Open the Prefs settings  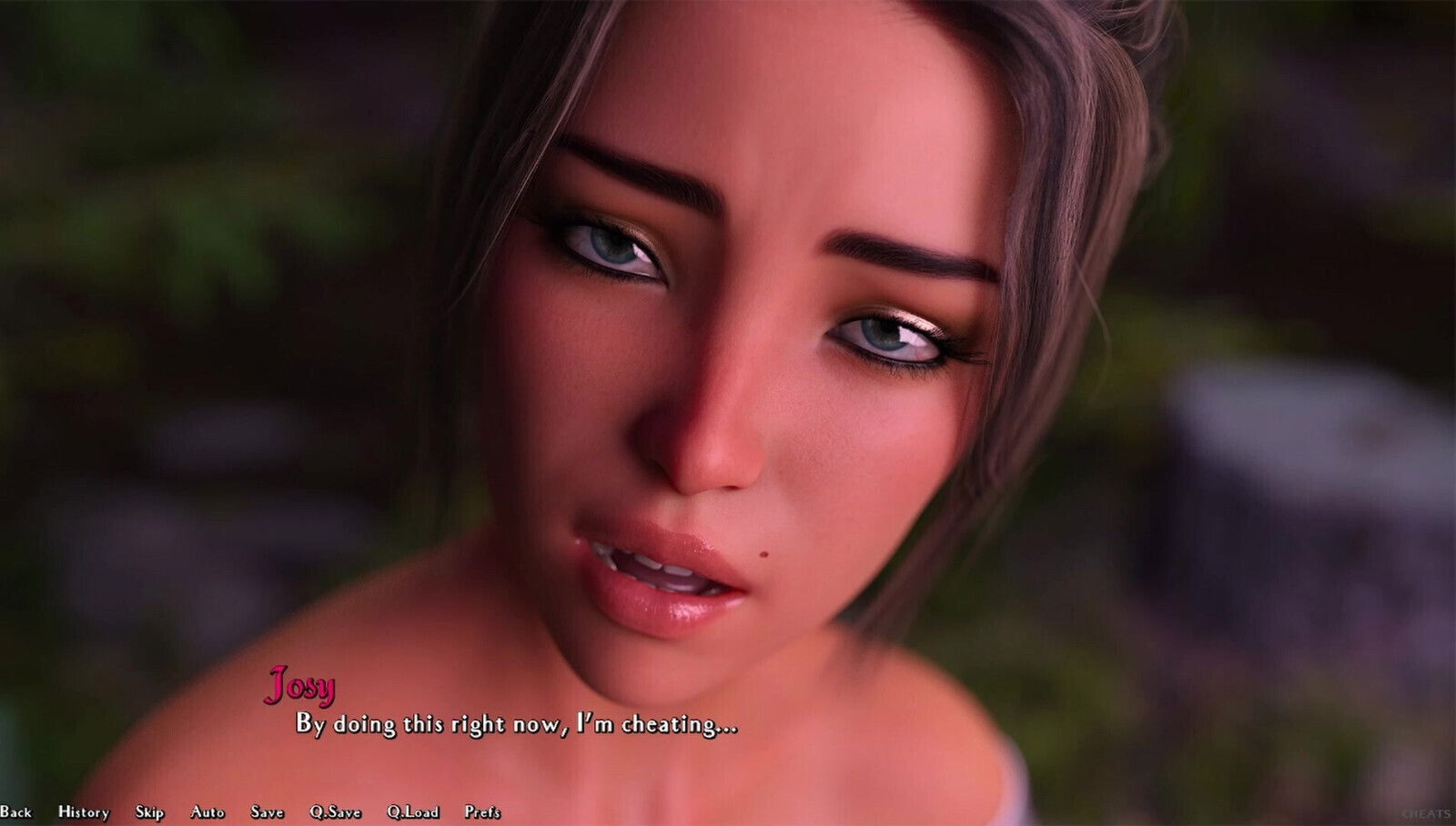482,812
